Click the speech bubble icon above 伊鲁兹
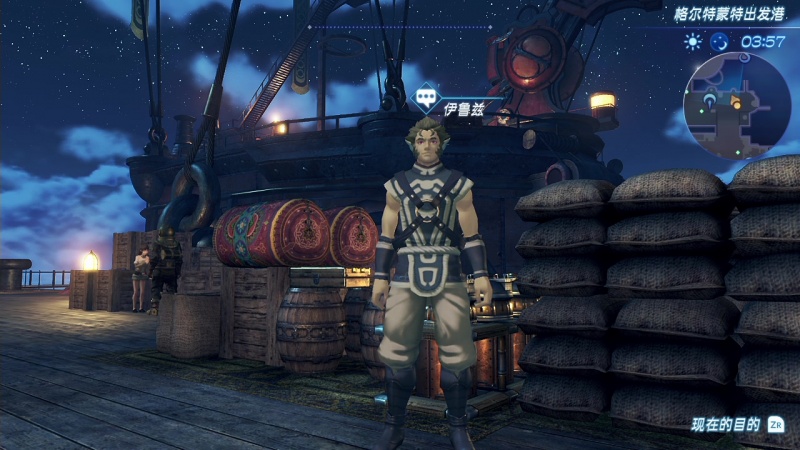800x450 pixels. (424, 100)
